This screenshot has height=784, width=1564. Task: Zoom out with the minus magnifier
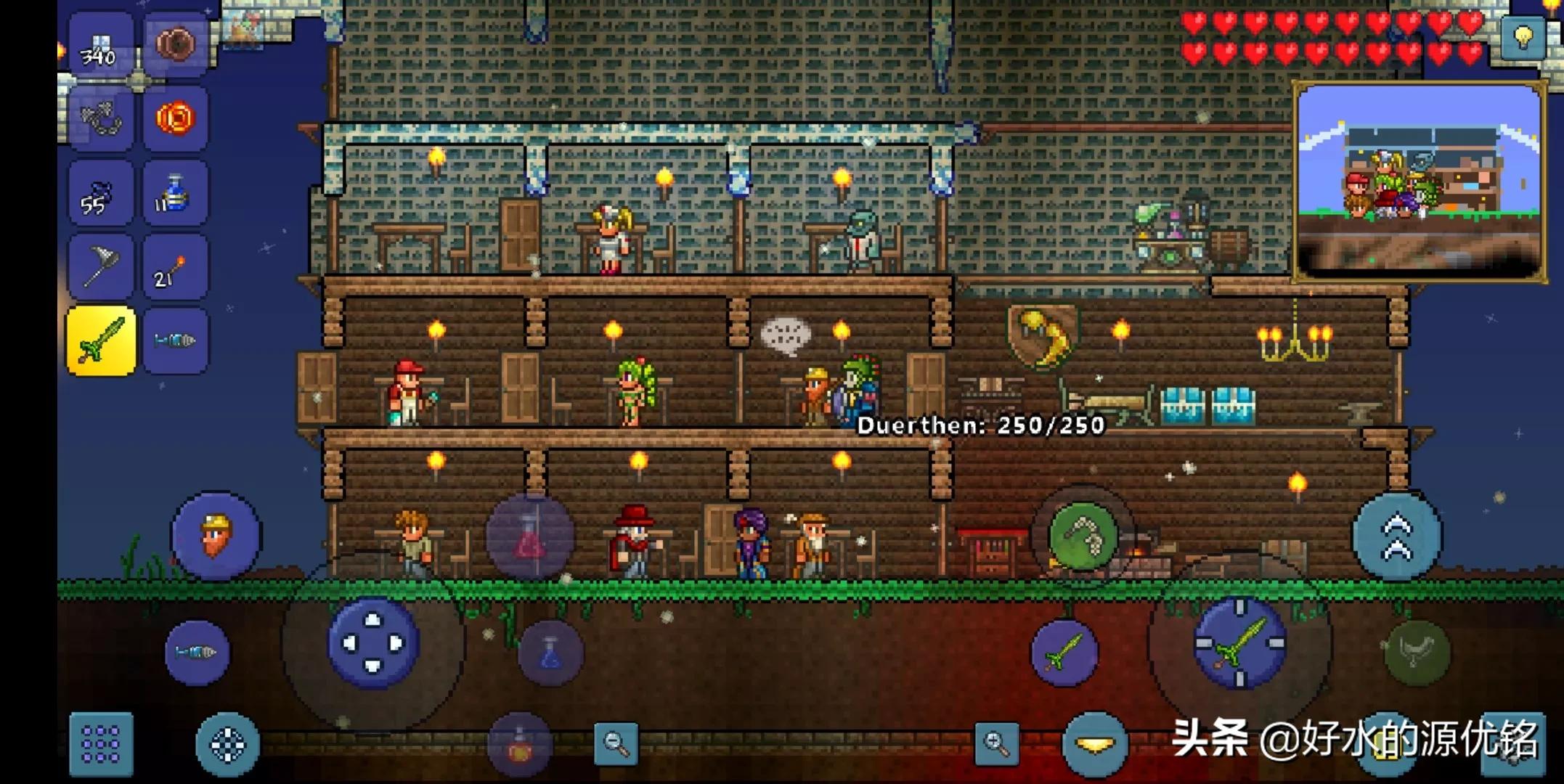pos(616,743)
